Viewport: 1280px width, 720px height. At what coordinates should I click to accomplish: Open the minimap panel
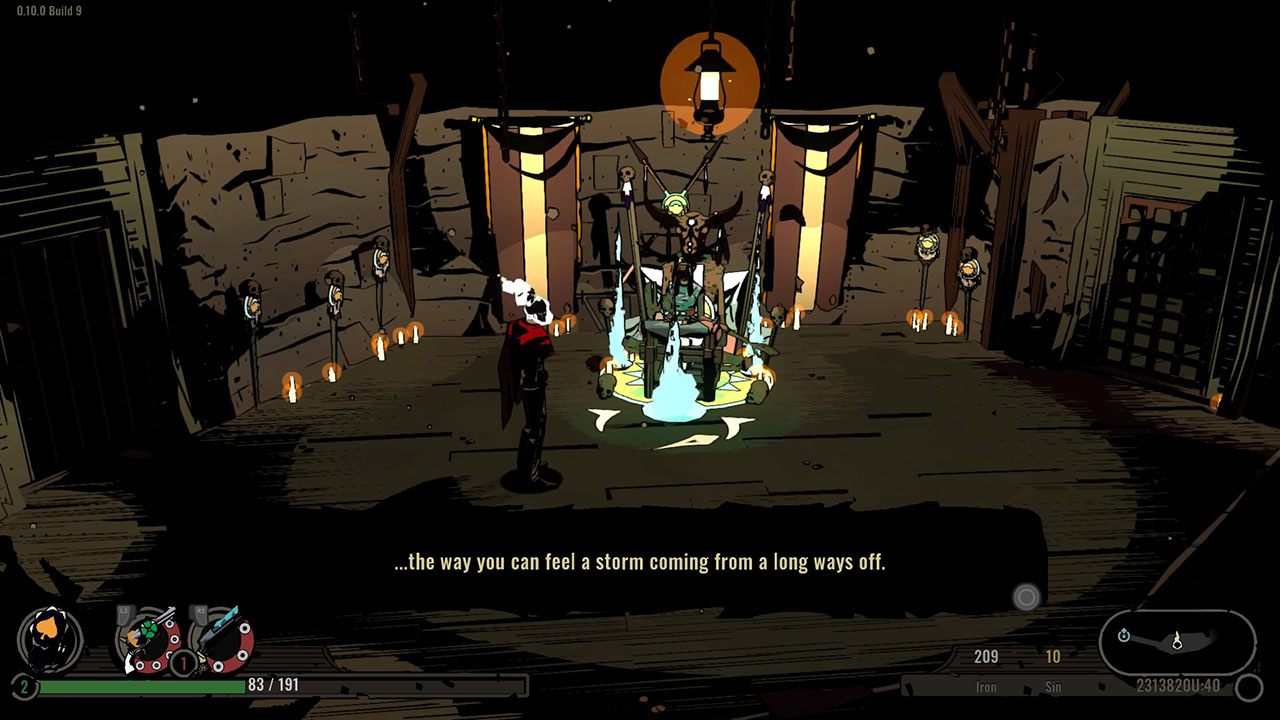(x=1177, y=641)
